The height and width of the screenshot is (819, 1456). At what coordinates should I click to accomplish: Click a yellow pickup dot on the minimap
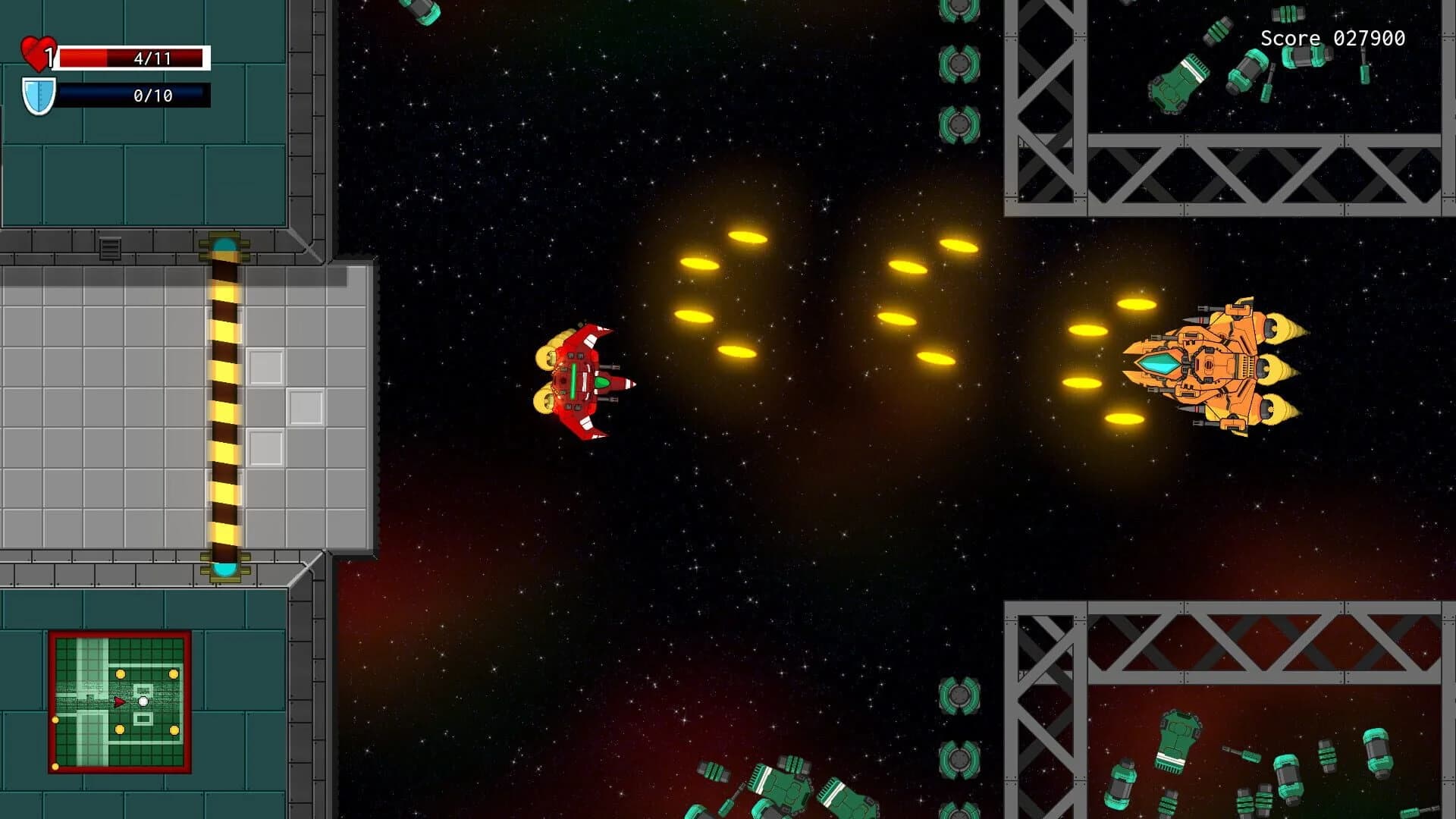pos(120,674)
